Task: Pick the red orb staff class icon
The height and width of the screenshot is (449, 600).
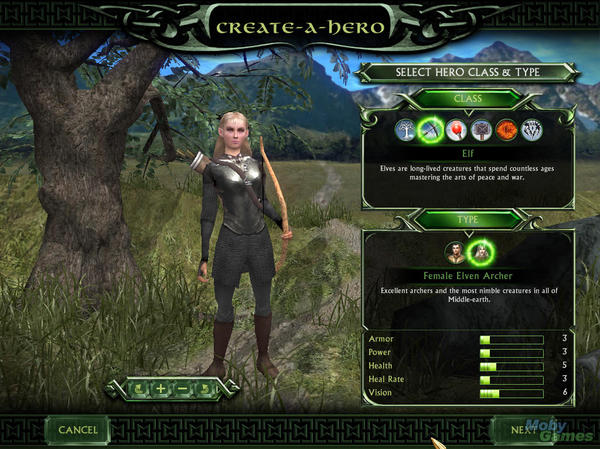Action: [455, 129]
